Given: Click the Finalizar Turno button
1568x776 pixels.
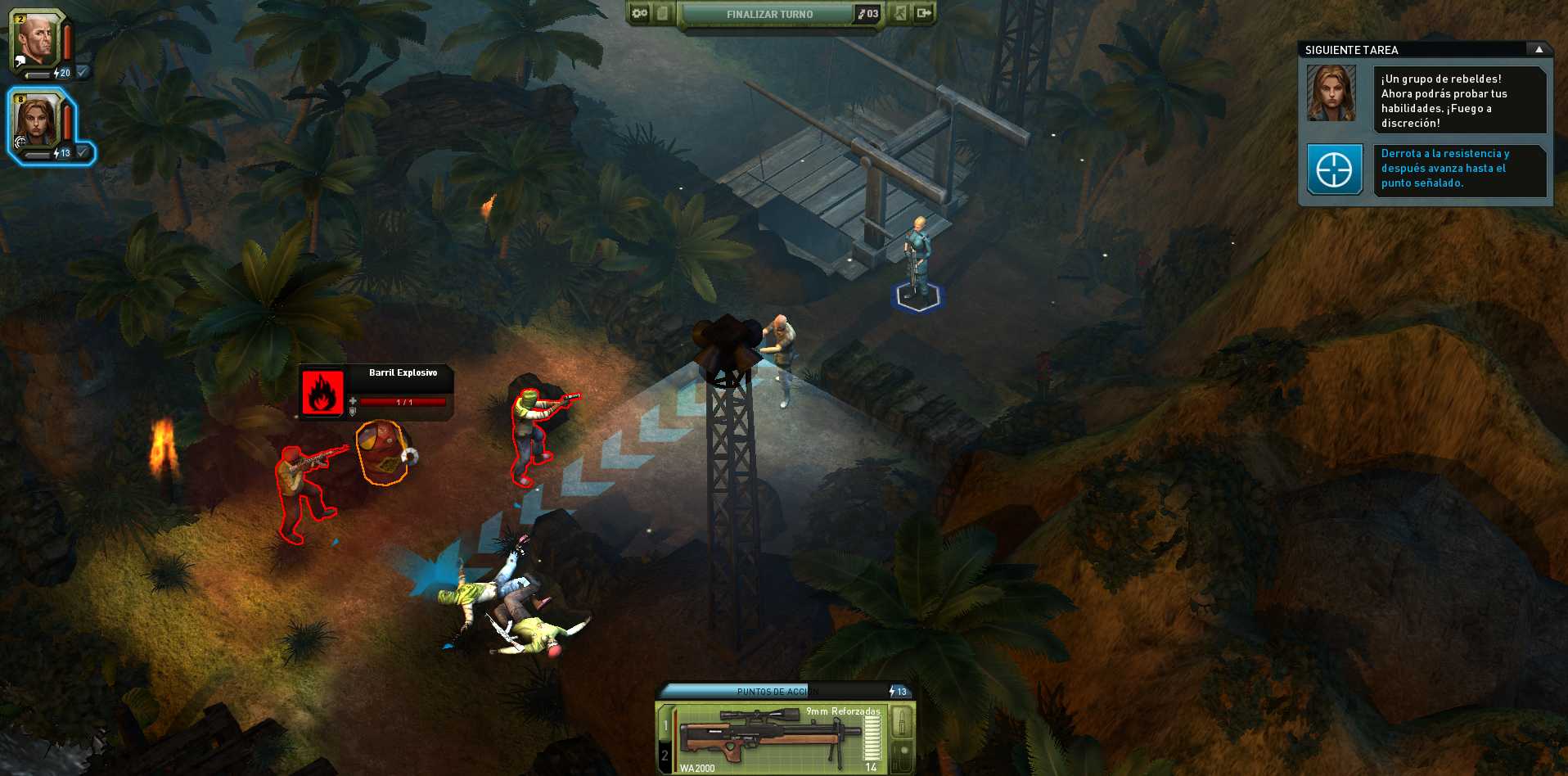Looking at the screenshot, I should pos(769,14).
